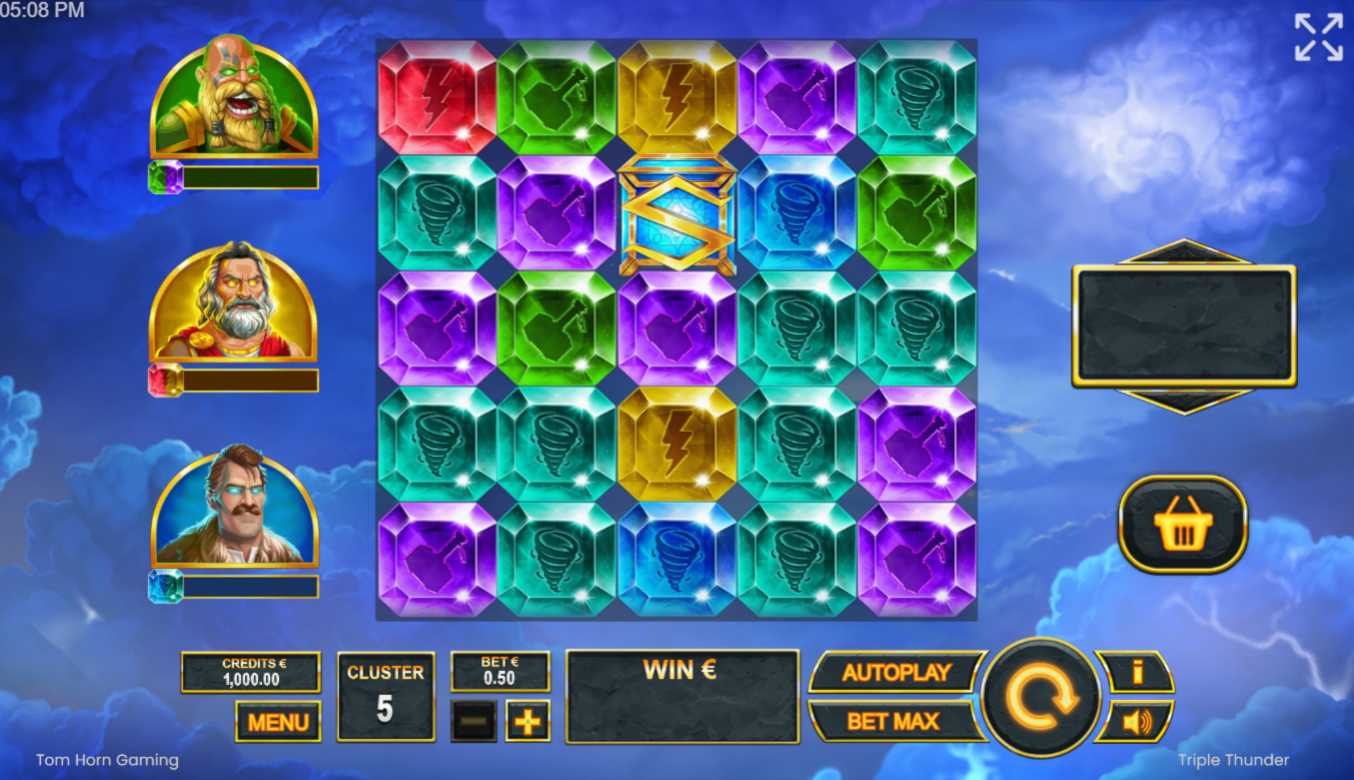Viewport: 1354px width, 780px height.
Task: Decrease the bet with the minus button
Action: 474,720
